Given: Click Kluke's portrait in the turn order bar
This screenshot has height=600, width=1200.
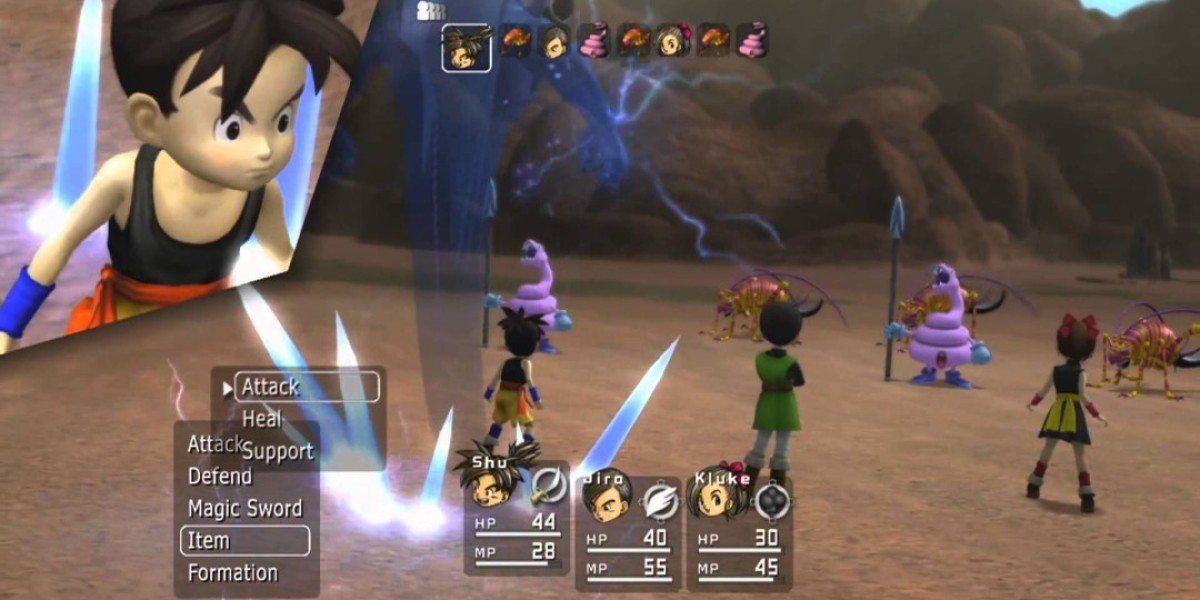Looking at the screenshot, I should (671, 41).
